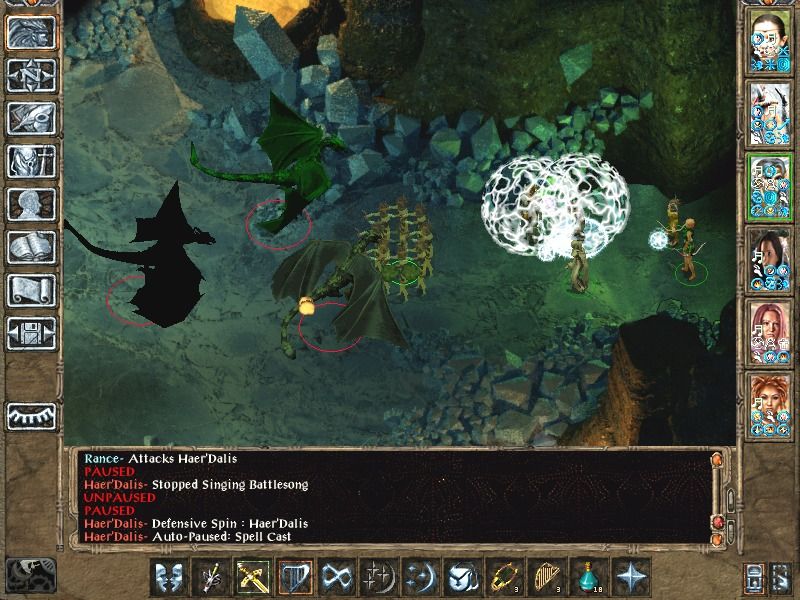Open the journal with quill icon
Image resolution: width=800 pixels, height=600 pixels.
tap(31, 118)
